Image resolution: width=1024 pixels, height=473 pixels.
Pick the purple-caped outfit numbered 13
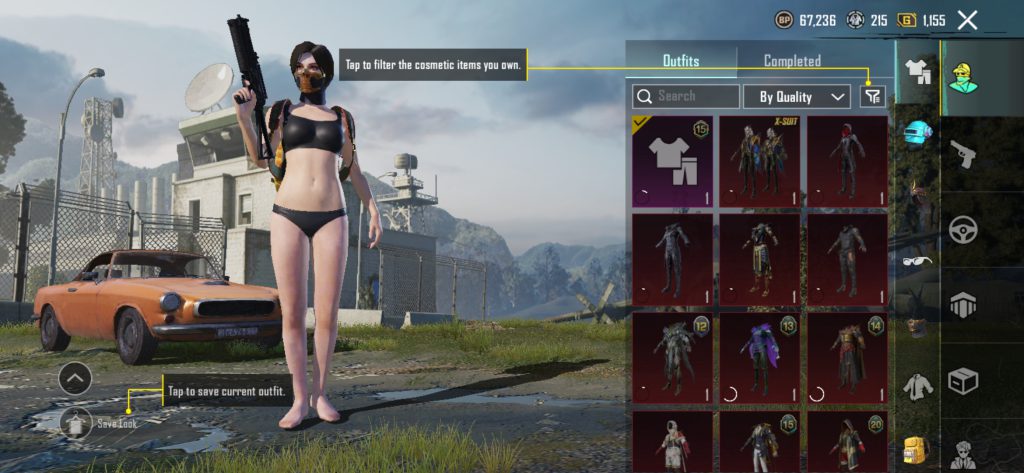(x=759, y=357)
